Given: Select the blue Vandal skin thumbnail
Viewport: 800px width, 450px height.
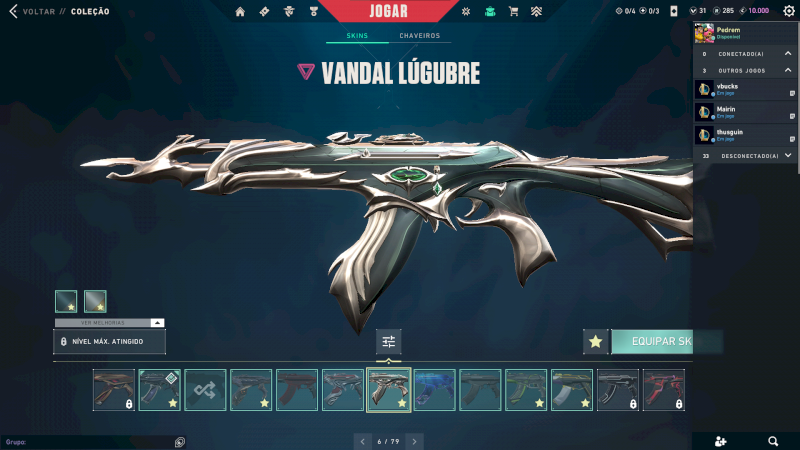Looking at the screenshot, I should tap(435, 390).
